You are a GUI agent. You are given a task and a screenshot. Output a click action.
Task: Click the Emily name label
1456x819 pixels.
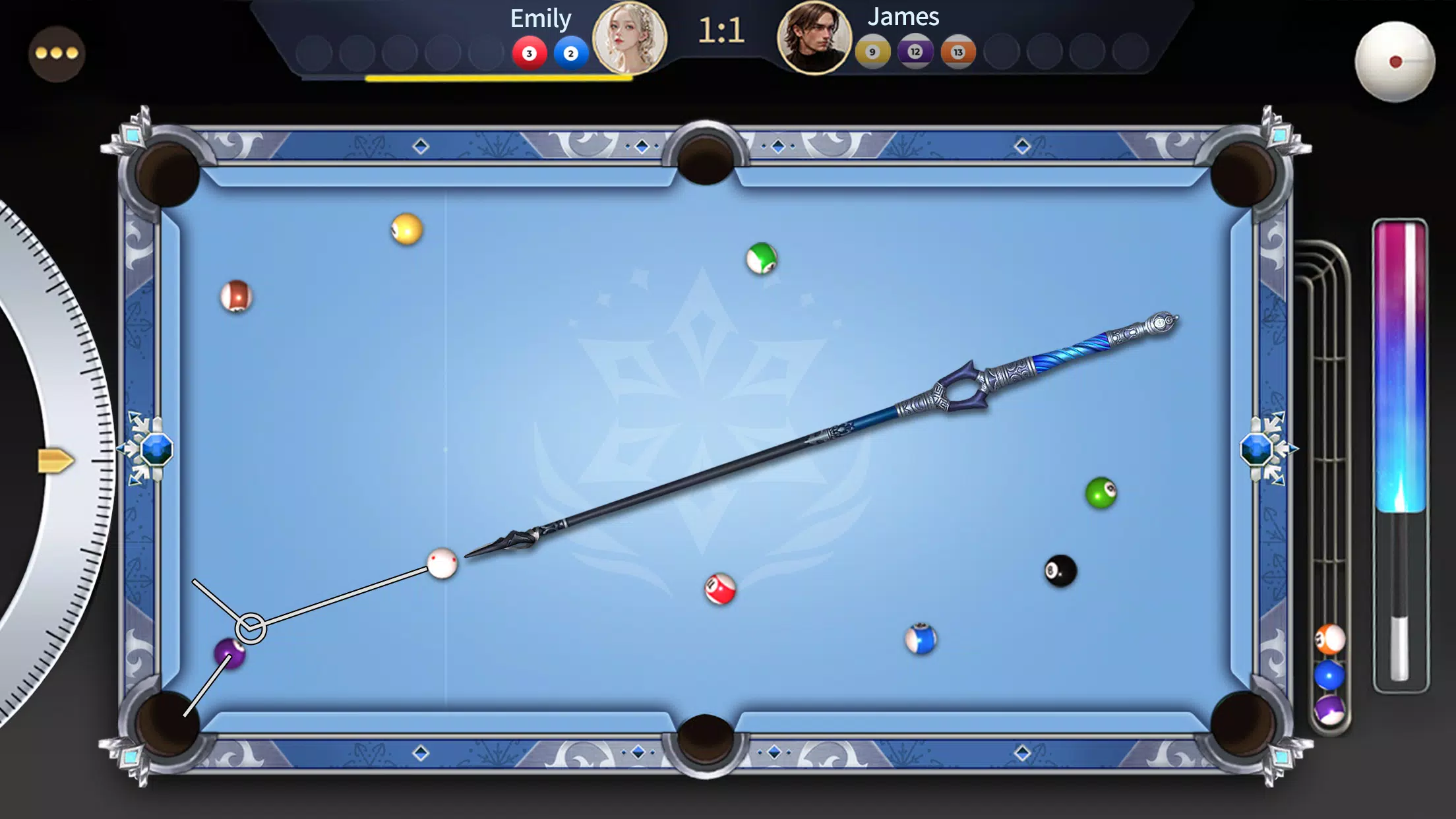[x=539, y=18]
